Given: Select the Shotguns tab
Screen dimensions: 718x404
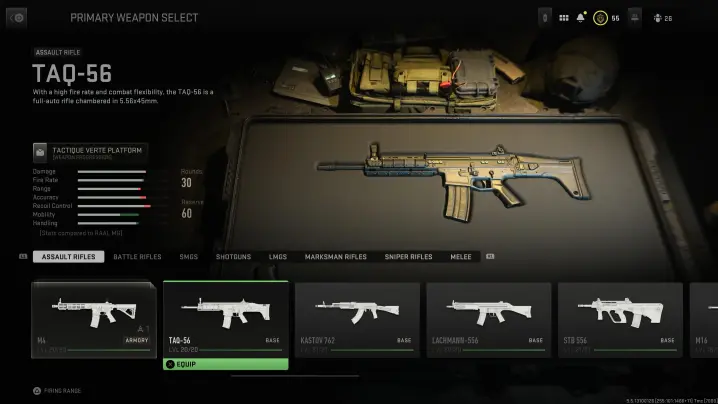Looking at the screenshot, I should tap(233, 257).
